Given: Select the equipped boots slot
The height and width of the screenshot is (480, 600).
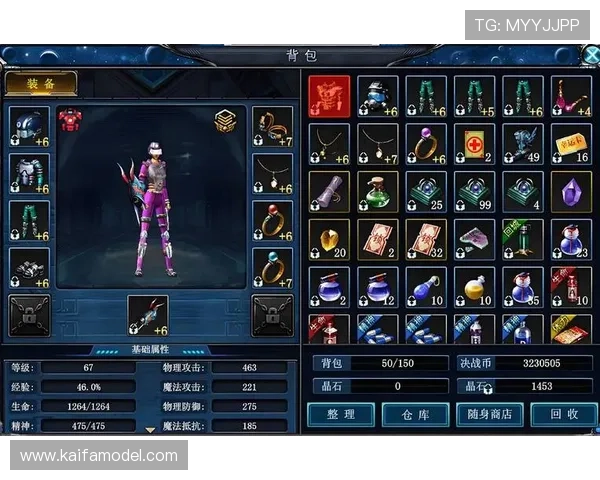Looking at the screenshot, I should click(x=29, y=268).
